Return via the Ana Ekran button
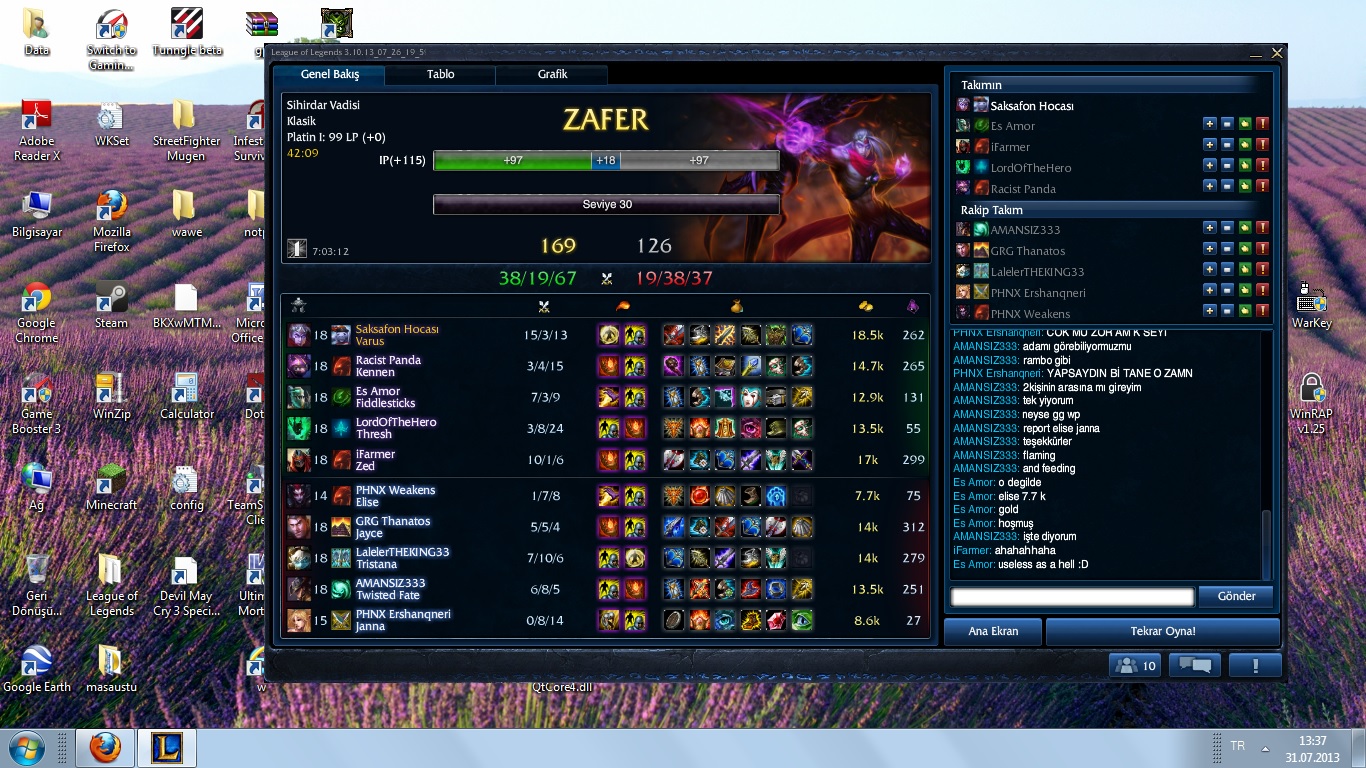 coord(993,632)
